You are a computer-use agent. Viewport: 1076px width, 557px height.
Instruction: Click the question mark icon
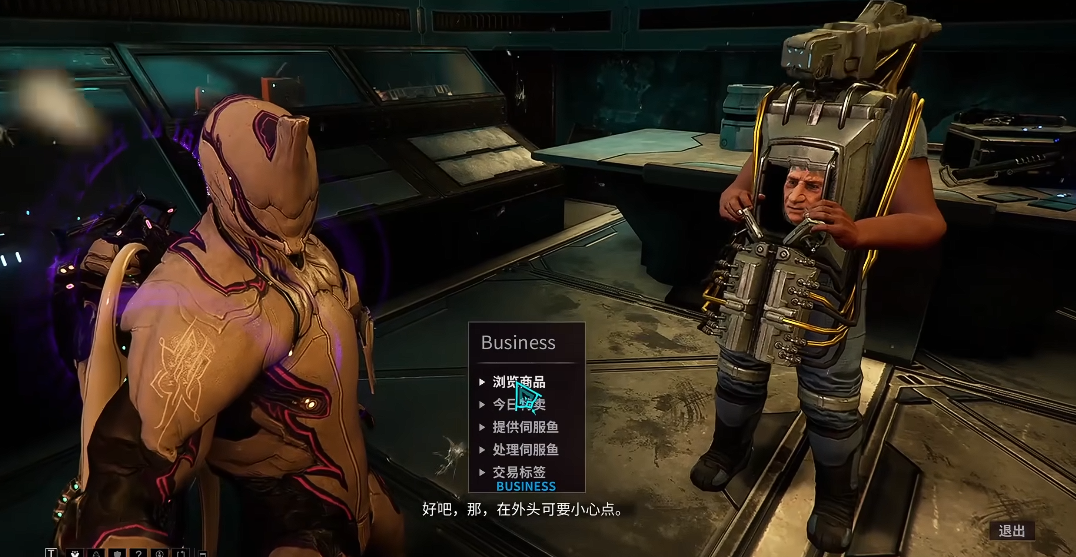click(x=139, y=552)
